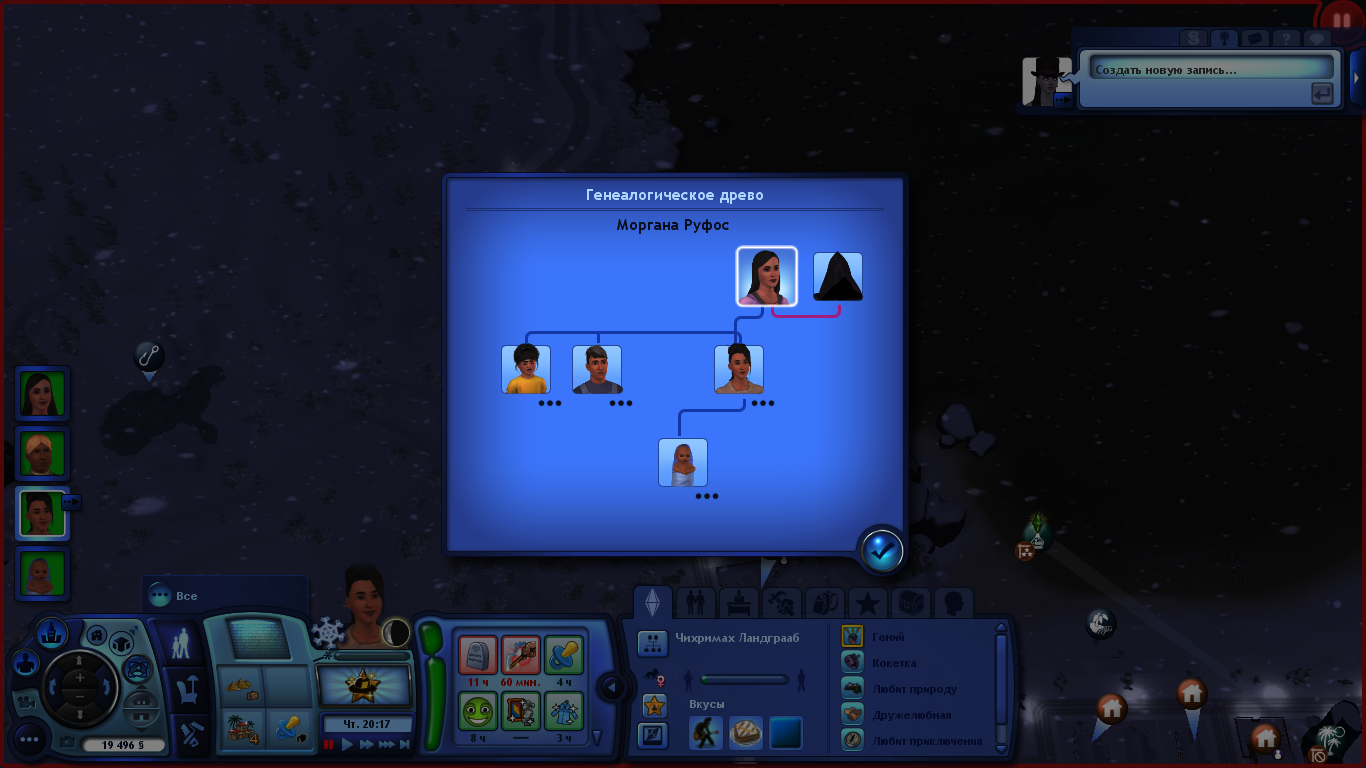This screenshot has width=1366, height=768.
Task: Switch to buy mode armchair button
Action: click(x=186, y=689)
